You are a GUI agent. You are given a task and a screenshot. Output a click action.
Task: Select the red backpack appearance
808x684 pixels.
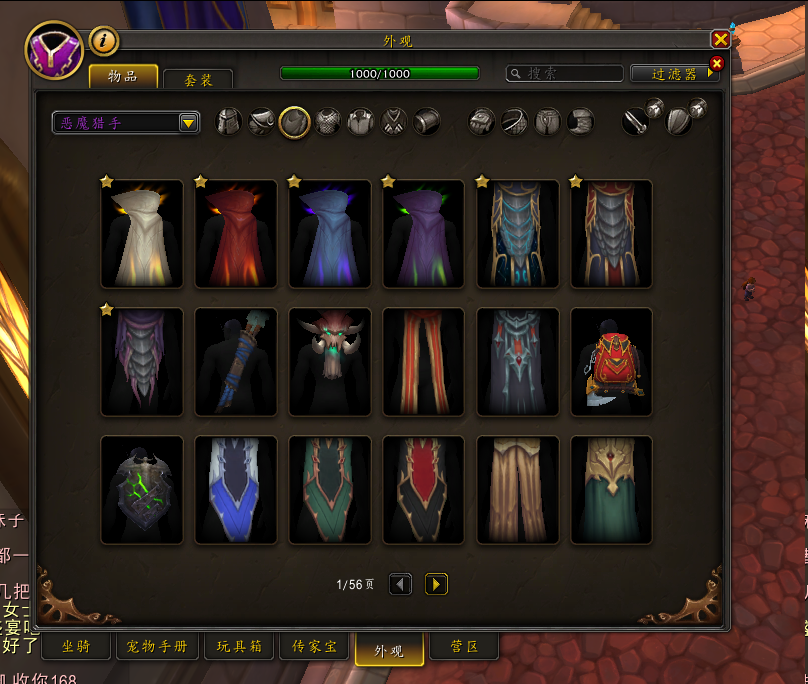611,361
